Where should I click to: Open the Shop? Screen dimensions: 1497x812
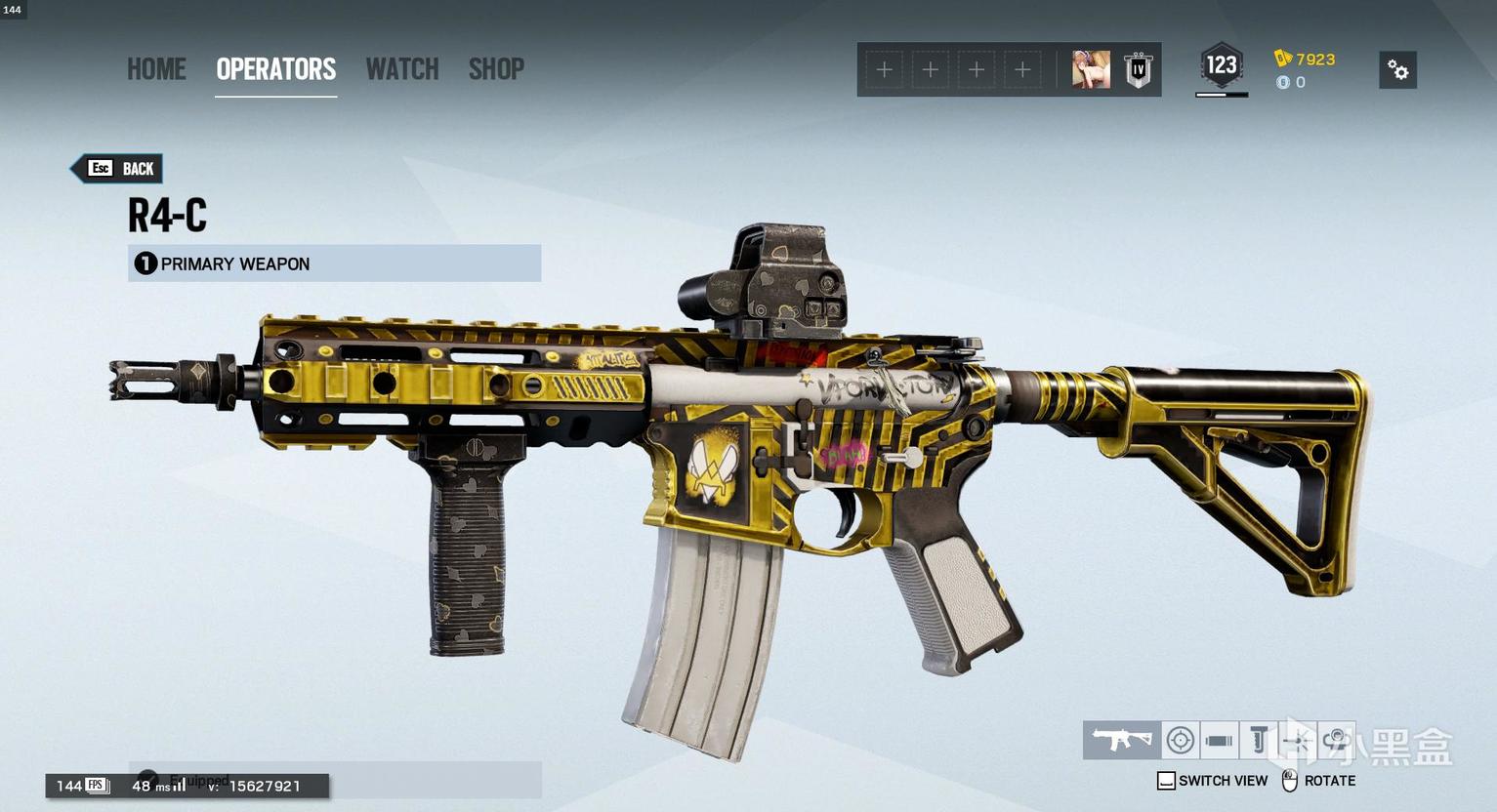(x=496, y=69)
